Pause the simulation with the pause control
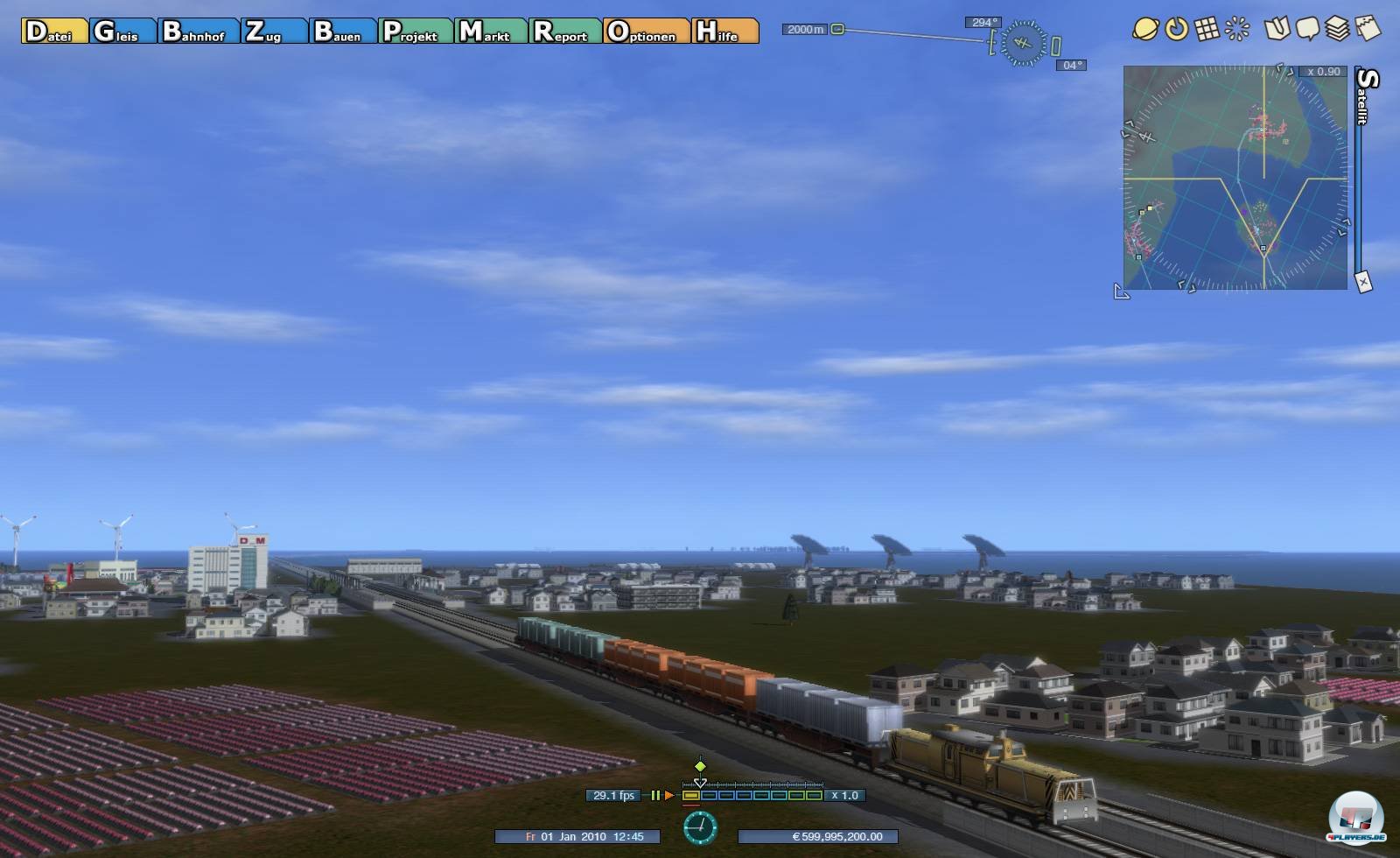Viewport: 1400px width, 858px height. (655, 797)
